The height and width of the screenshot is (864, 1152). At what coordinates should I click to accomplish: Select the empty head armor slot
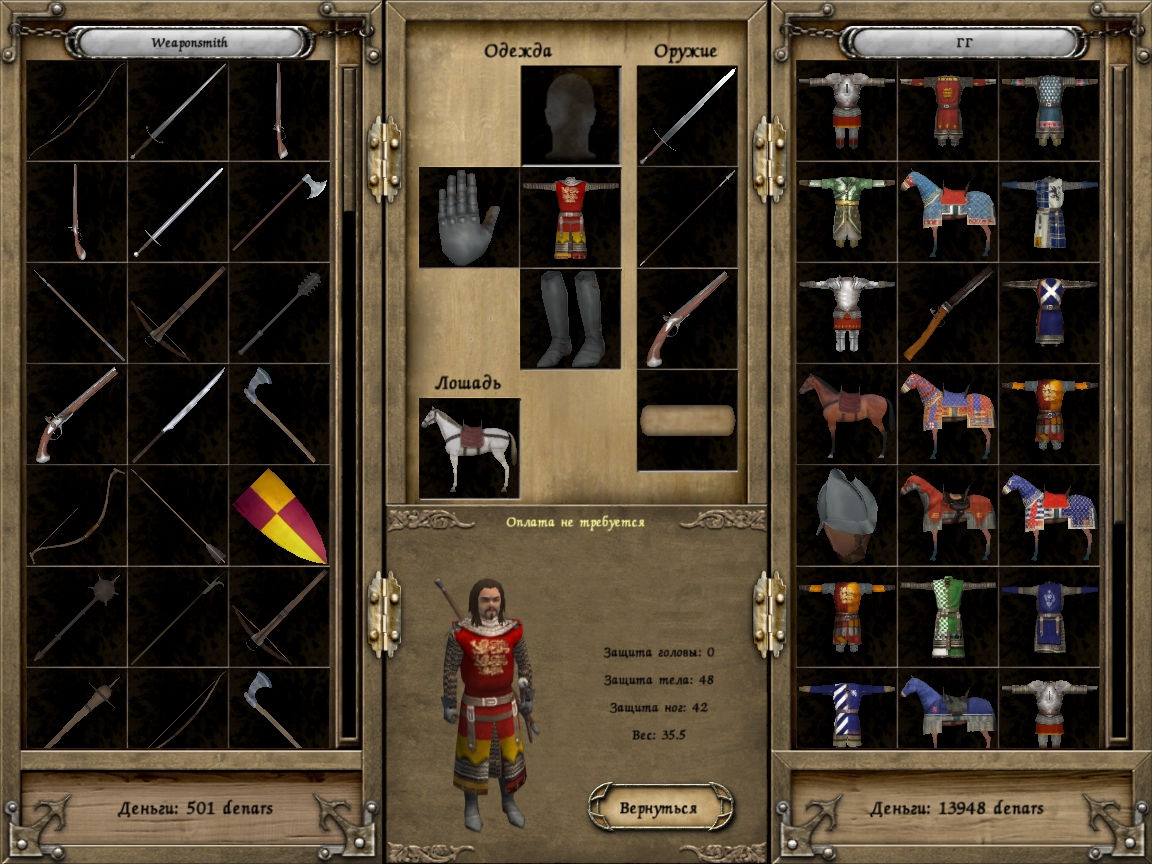(570, 115)
